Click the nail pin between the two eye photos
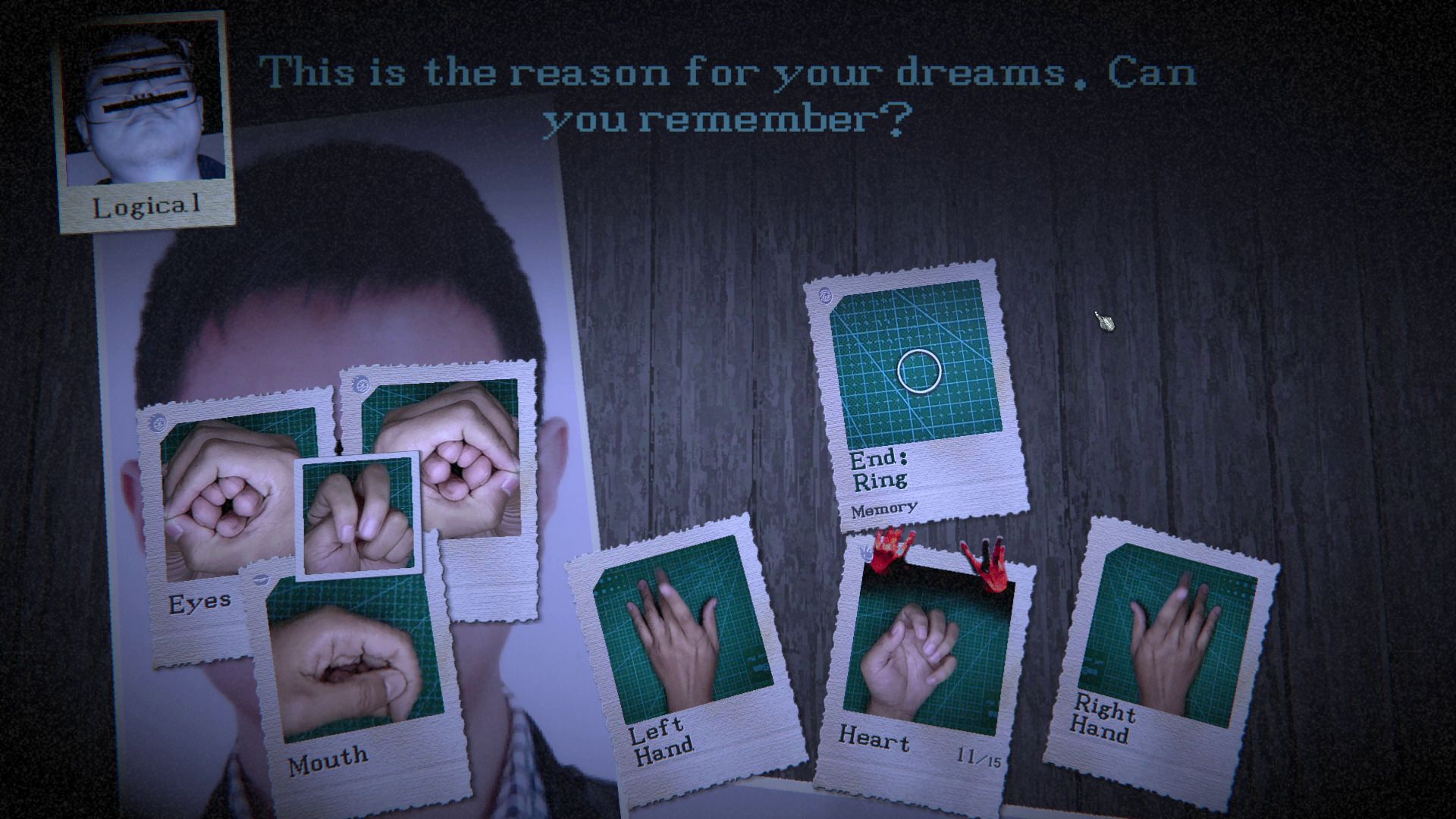Viewport: 1456px width, 819px height. [339, 447]
